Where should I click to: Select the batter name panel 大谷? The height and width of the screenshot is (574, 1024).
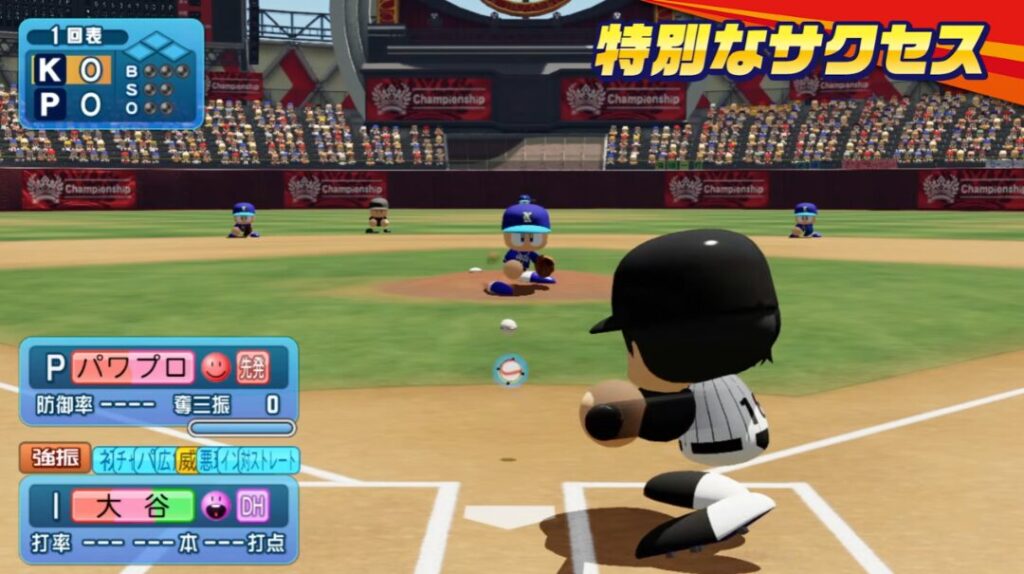pos(133,505)
